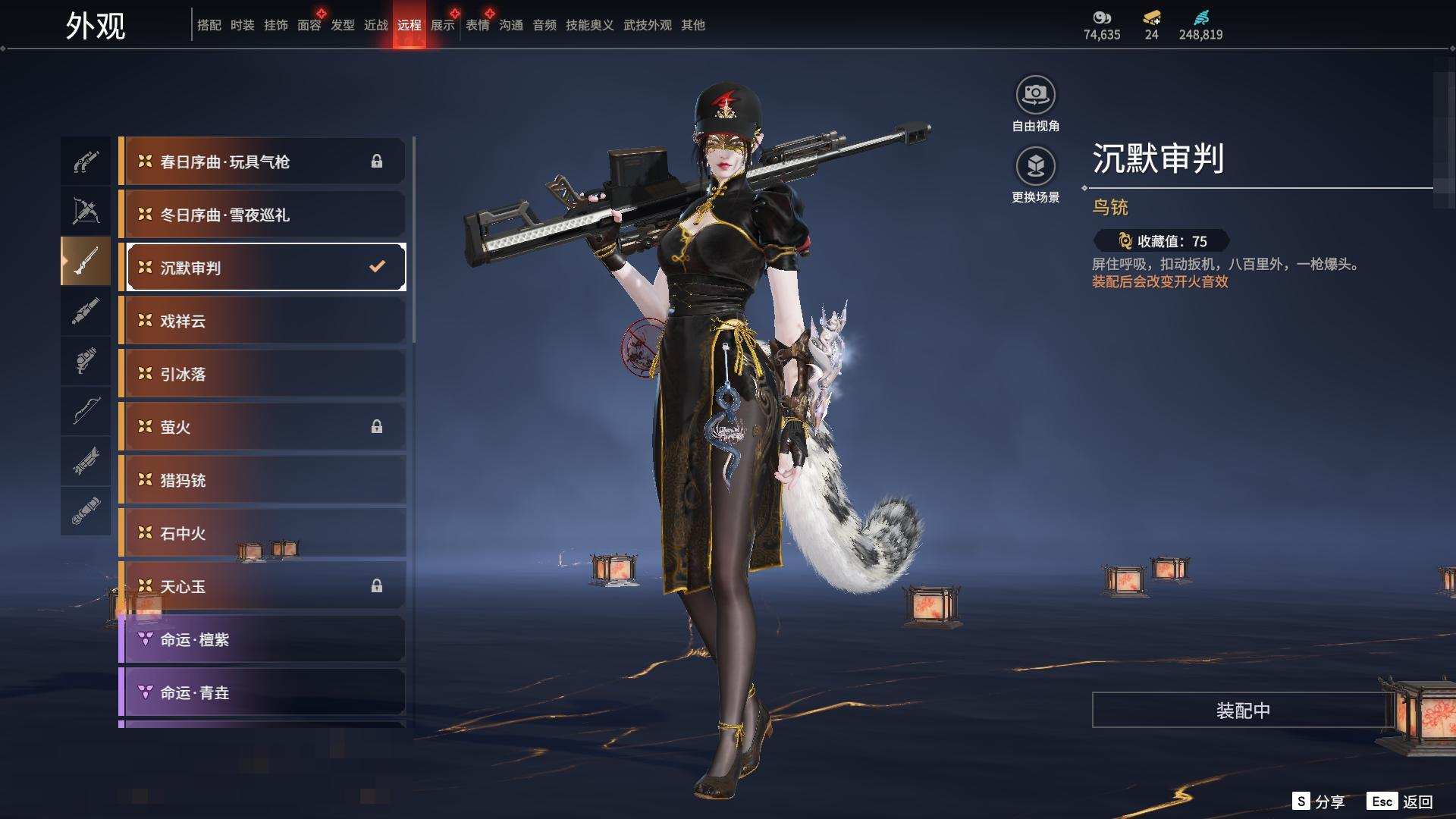The image size is (1456, 819).
Task: Click the 装配中 equip button
Action: [x=1242, y=710]
